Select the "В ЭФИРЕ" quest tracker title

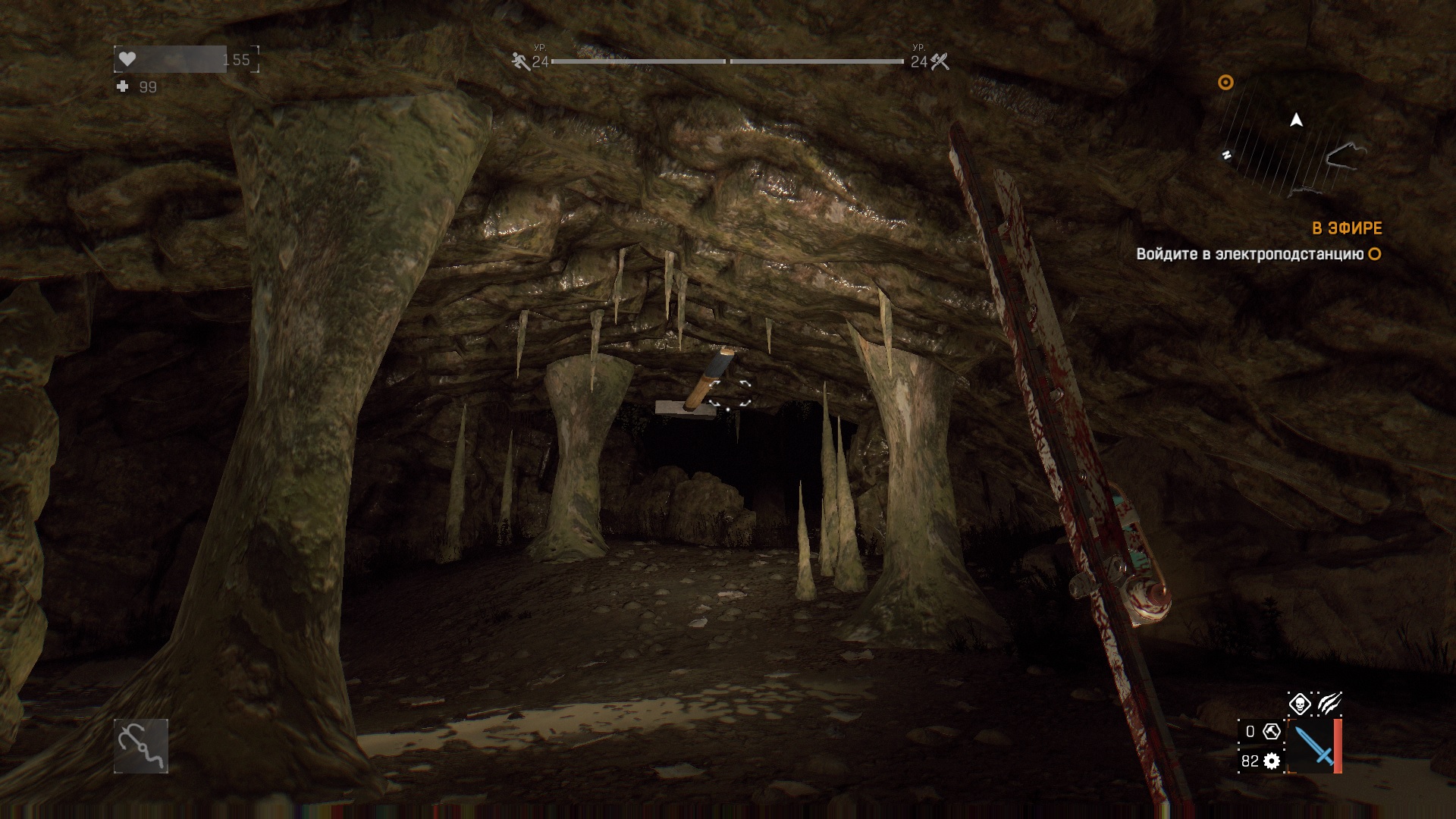[1347, 228]
